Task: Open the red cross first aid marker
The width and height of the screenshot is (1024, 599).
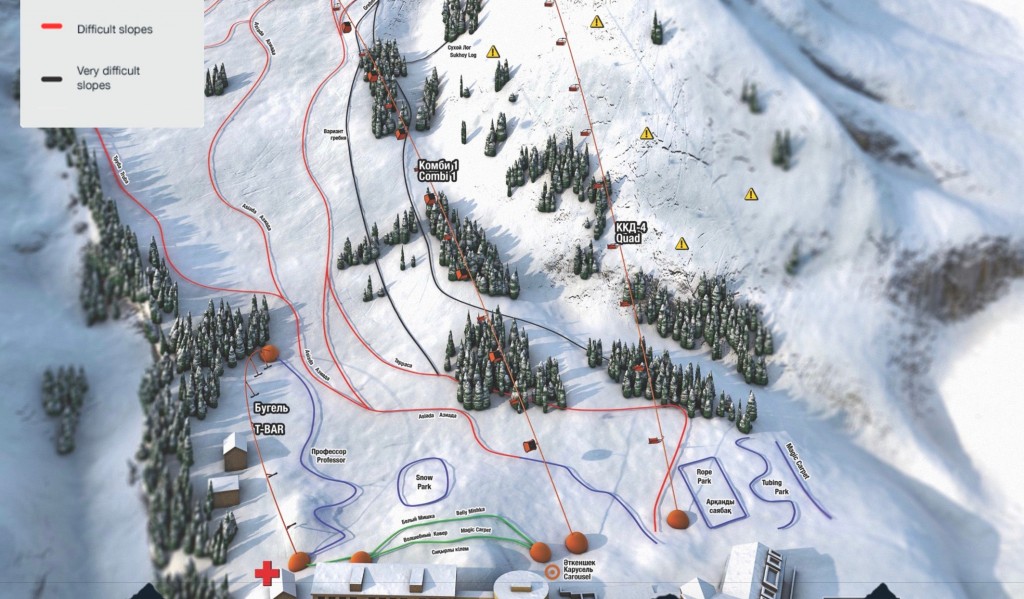Action: click(266, 573)
